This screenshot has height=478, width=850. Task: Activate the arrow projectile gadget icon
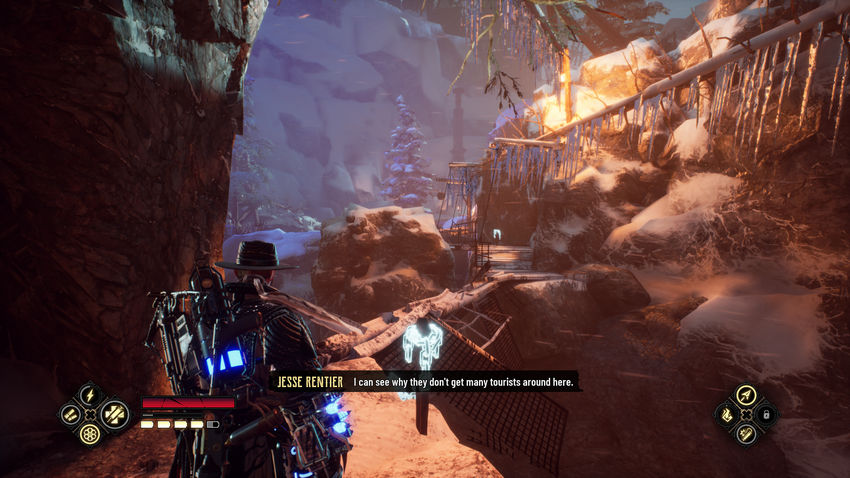(x=745, y=395)
